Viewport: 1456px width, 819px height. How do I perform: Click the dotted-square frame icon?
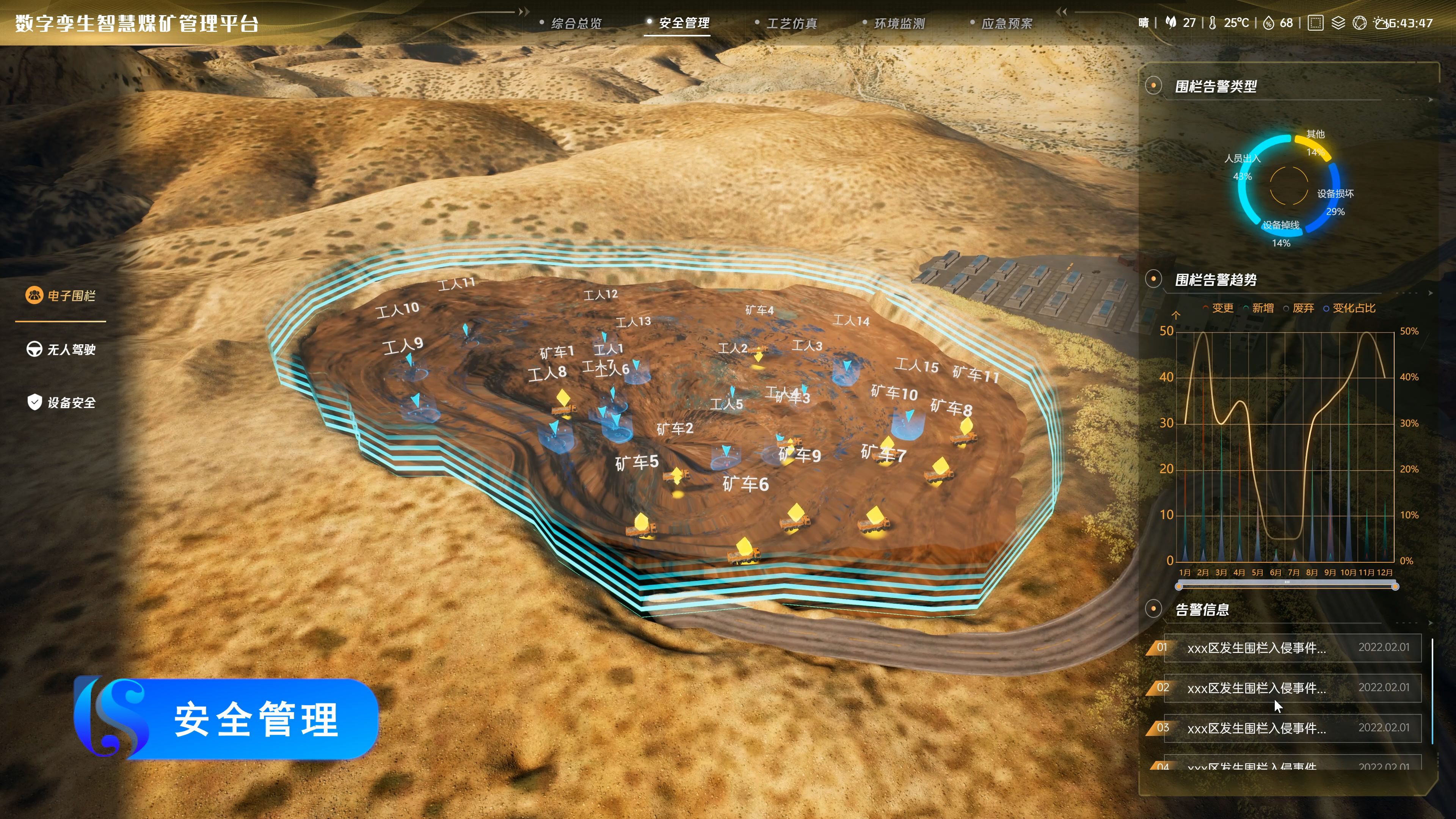click(x=1315, y=23)
